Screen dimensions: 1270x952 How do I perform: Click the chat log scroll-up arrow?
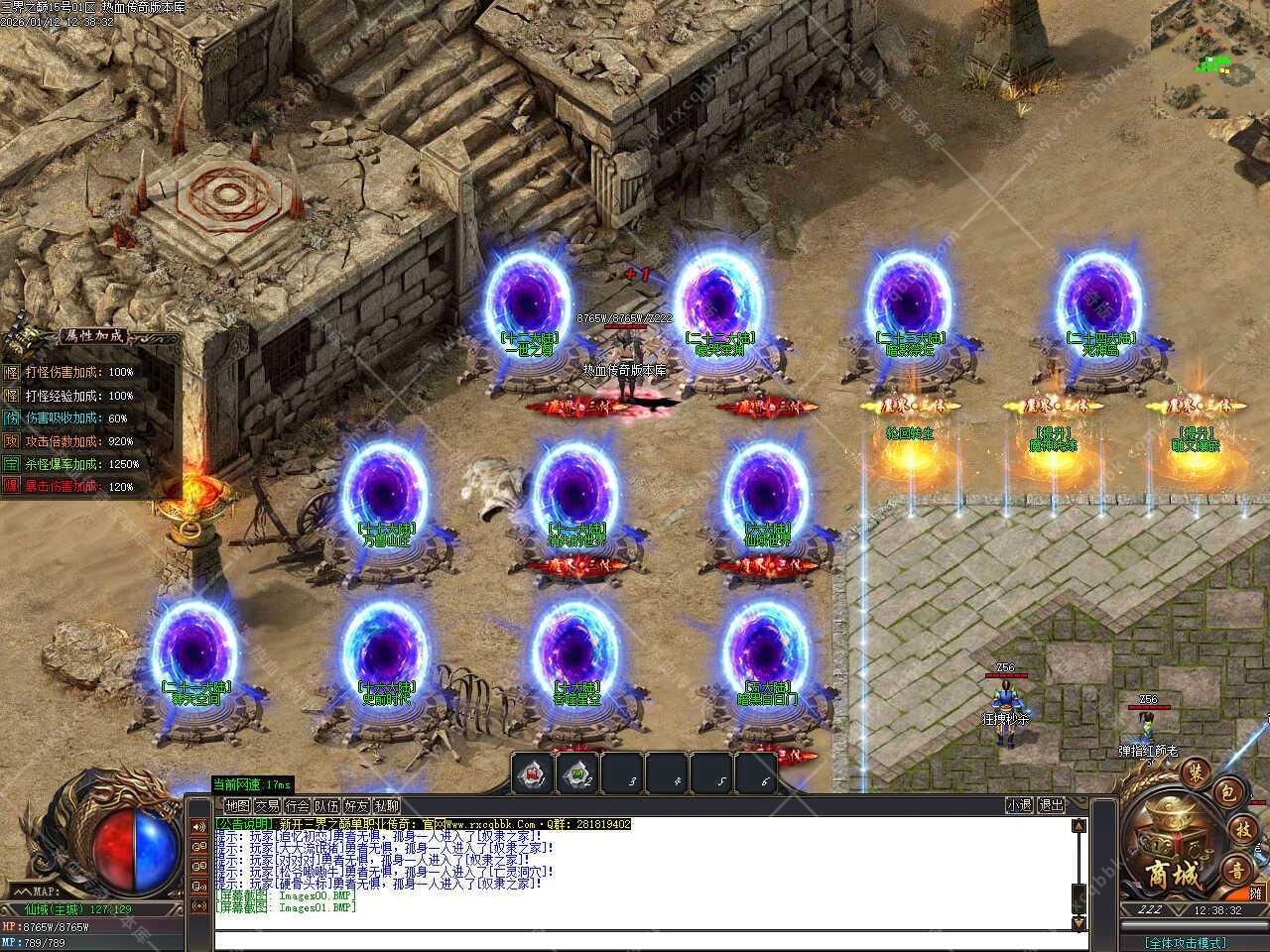click(1079, 826)
